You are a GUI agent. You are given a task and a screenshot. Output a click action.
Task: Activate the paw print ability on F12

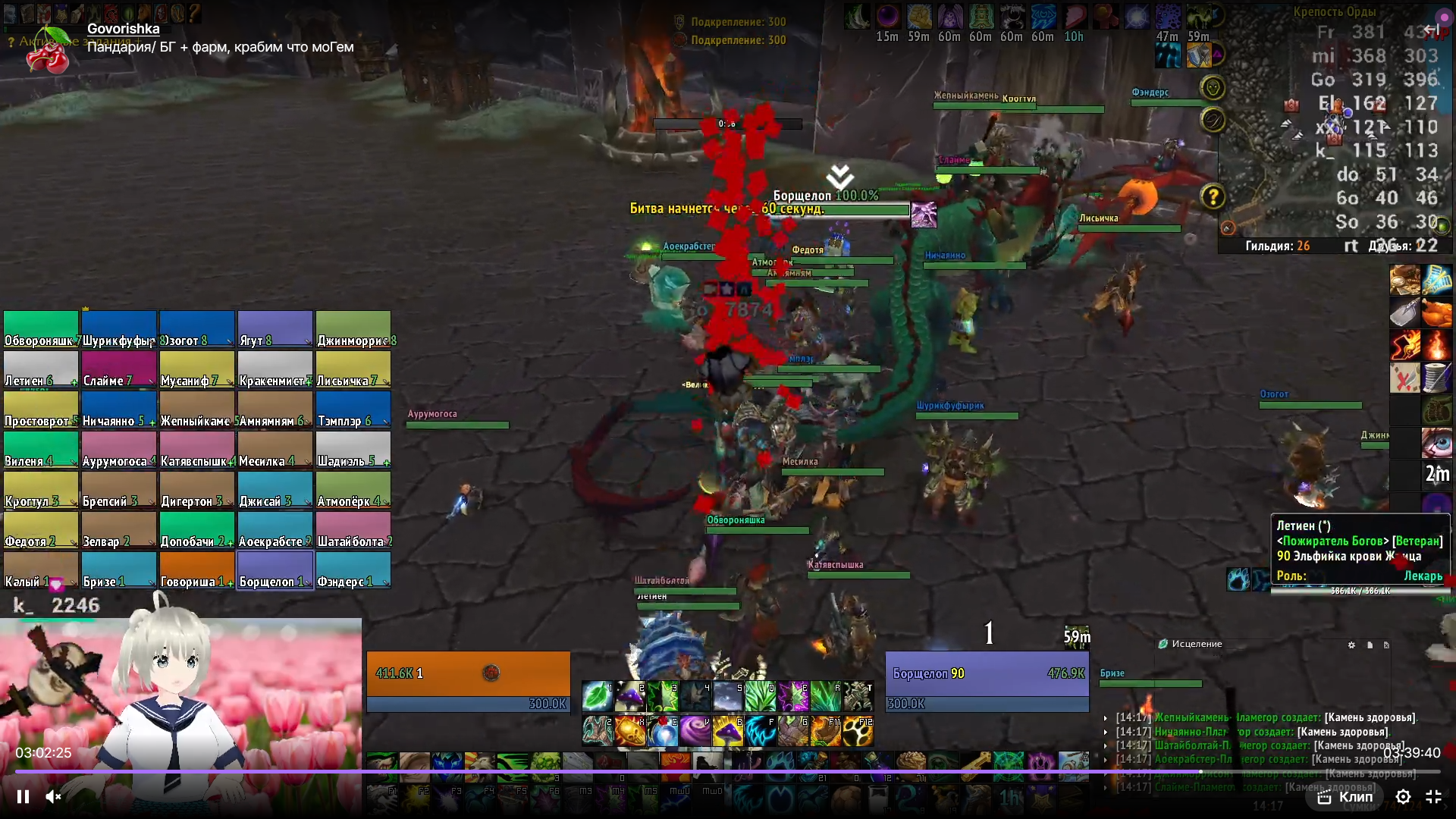858,731
